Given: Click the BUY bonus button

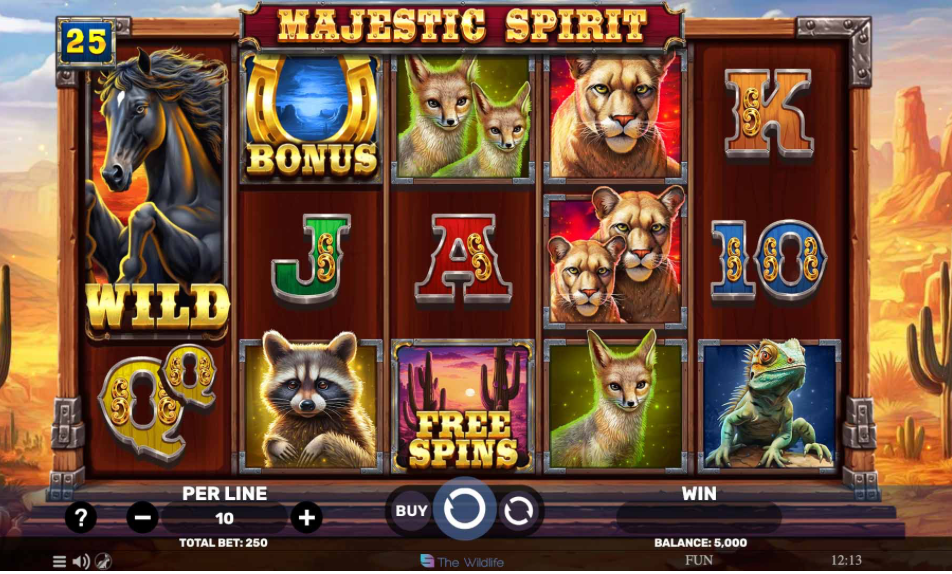Looking at the screenshot, I should click(411, 510).
